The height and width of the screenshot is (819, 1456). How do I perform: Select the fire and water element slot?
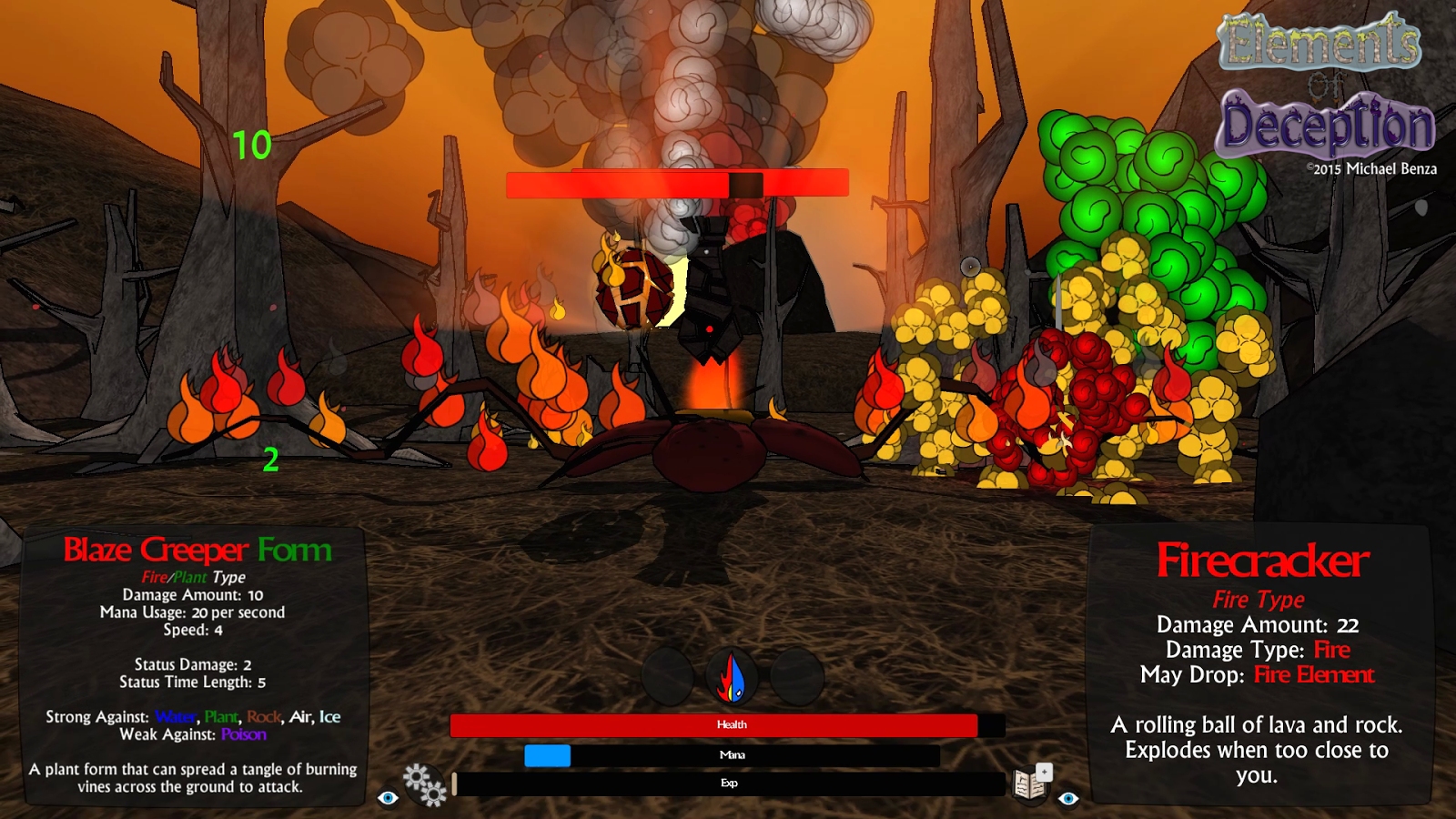[733, 678]
